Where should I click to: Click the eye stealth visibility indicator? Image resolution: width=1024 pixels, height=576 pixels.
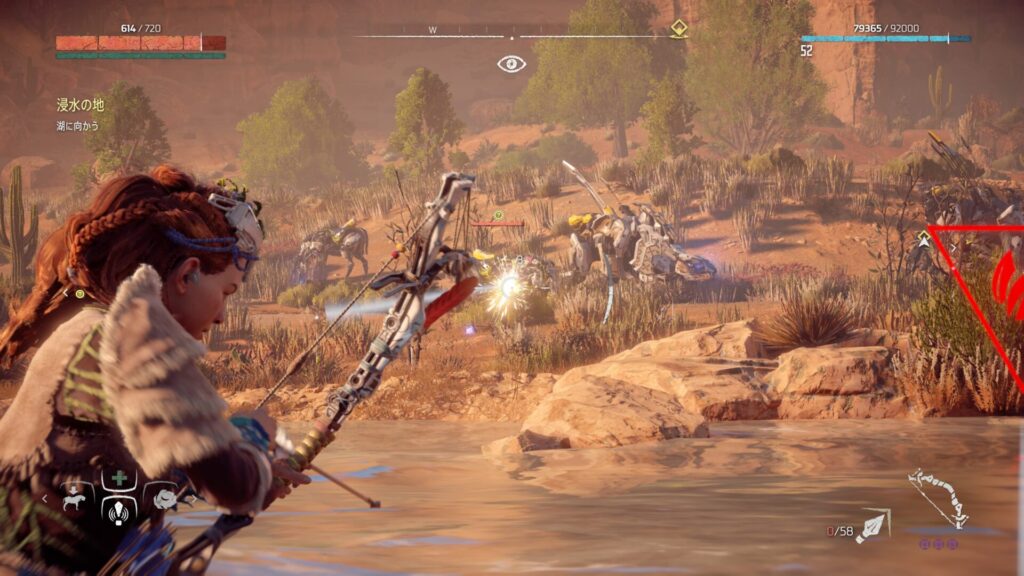click(511, 64)
